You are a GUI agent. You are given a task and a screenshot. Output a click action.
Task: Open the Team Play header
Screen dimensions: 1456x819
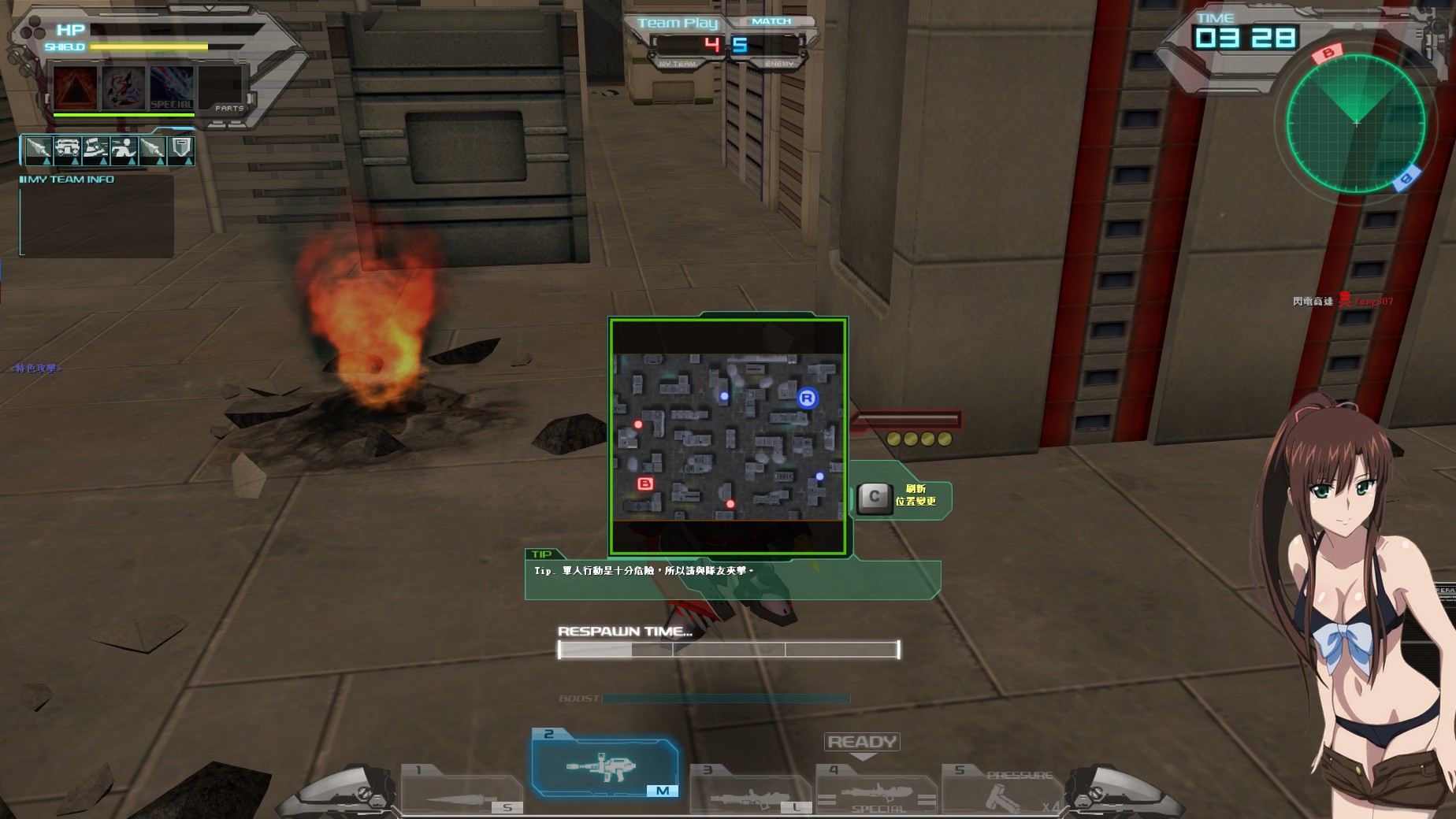pos(678,23)
